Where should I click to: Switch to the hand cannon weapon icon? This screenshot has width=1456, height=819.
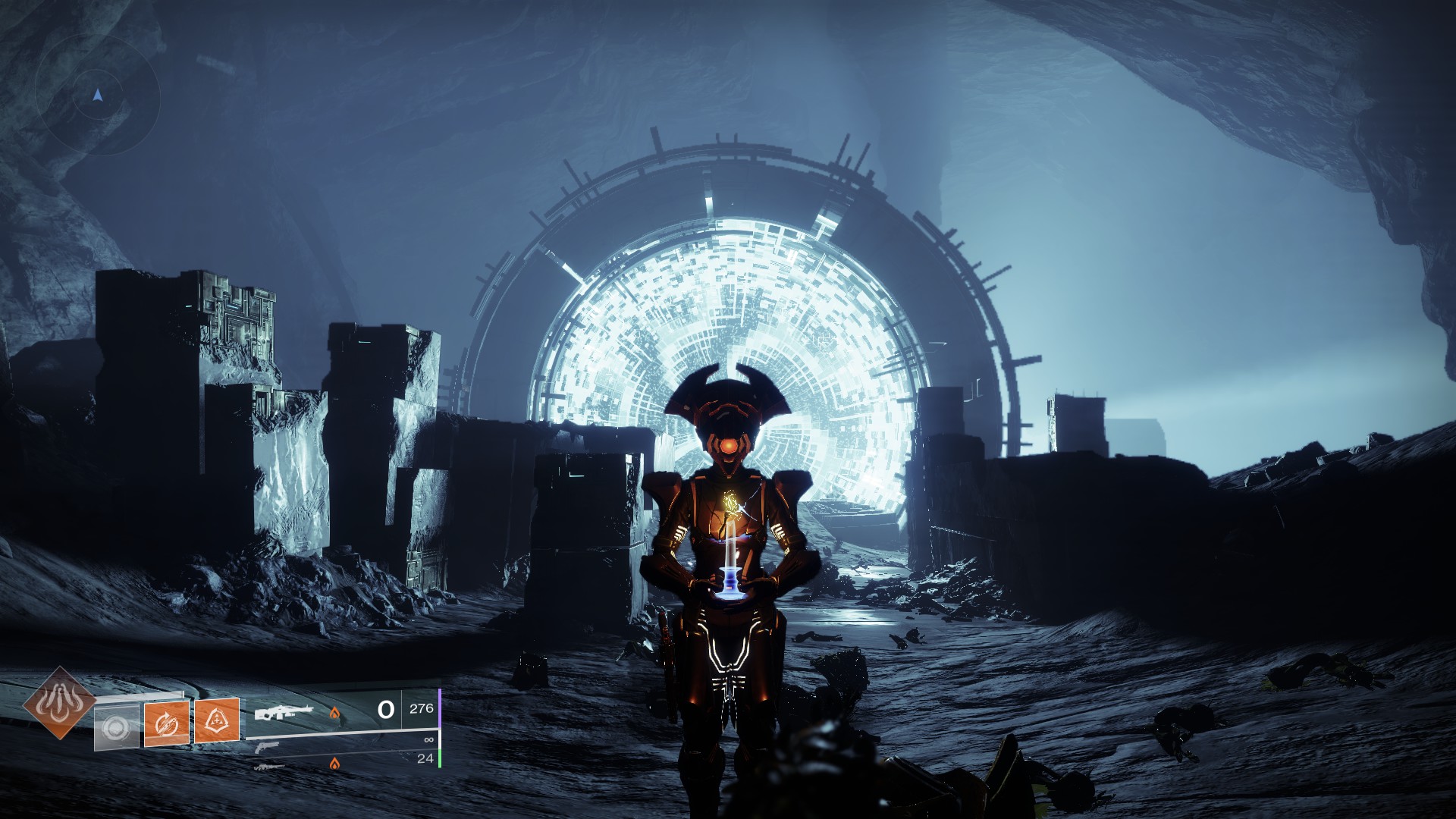click(267, 747)
